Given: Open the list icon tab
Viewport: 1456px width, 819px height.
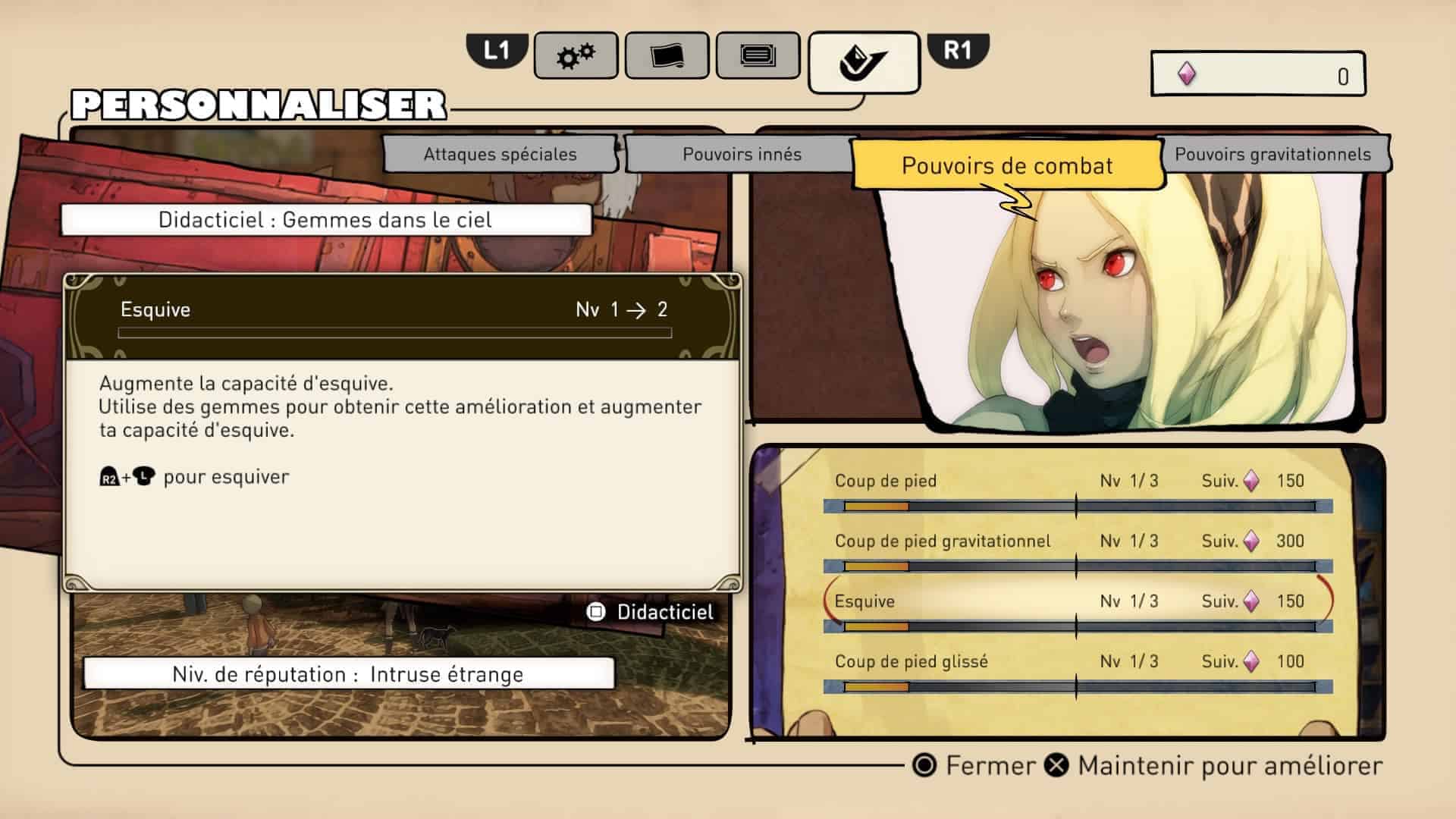Looking at the screenshot, I should pos(758,55).
